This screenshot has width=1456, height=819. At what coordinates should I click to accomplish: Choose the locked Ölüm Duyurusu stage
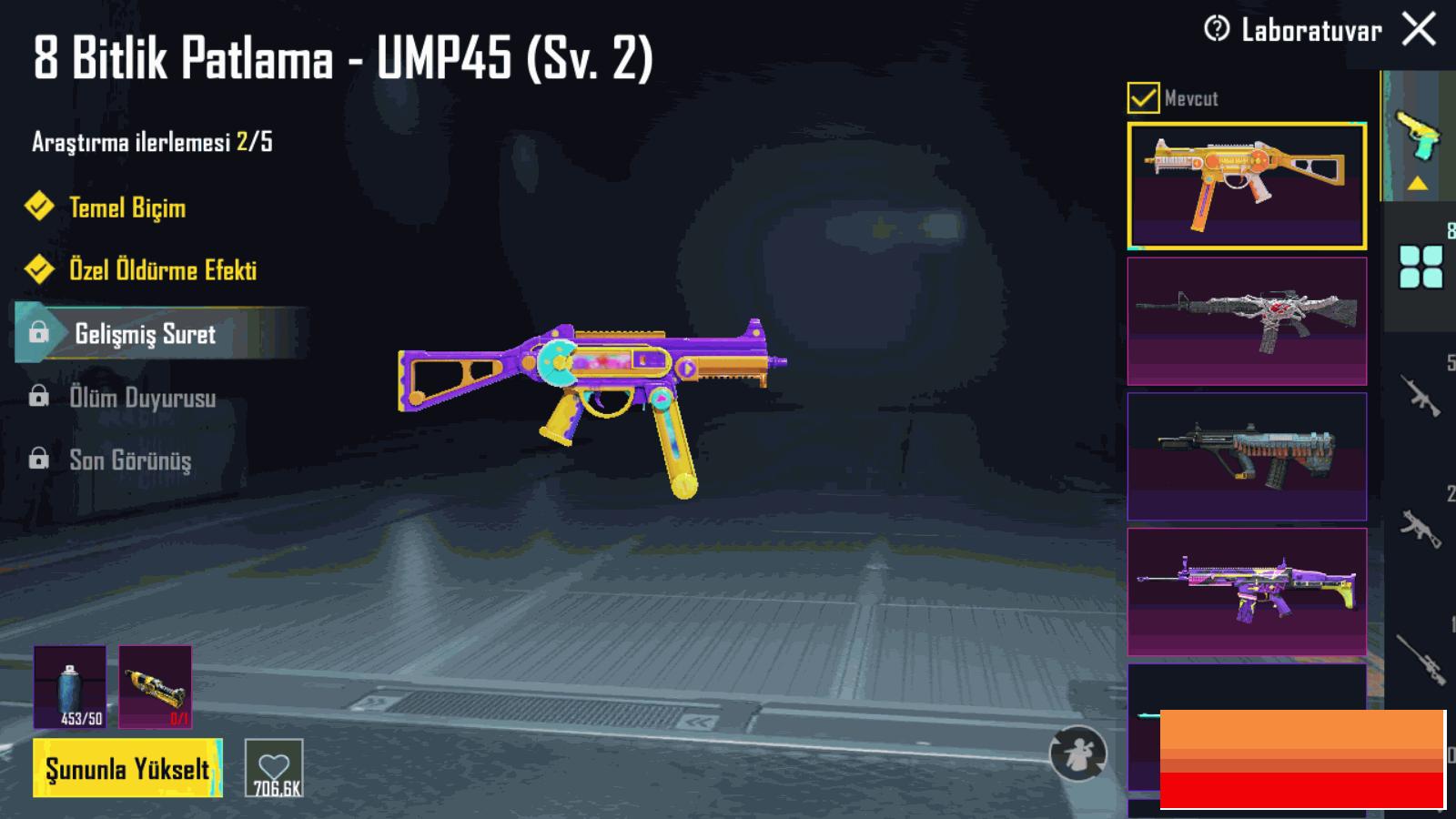pos(142,398)
